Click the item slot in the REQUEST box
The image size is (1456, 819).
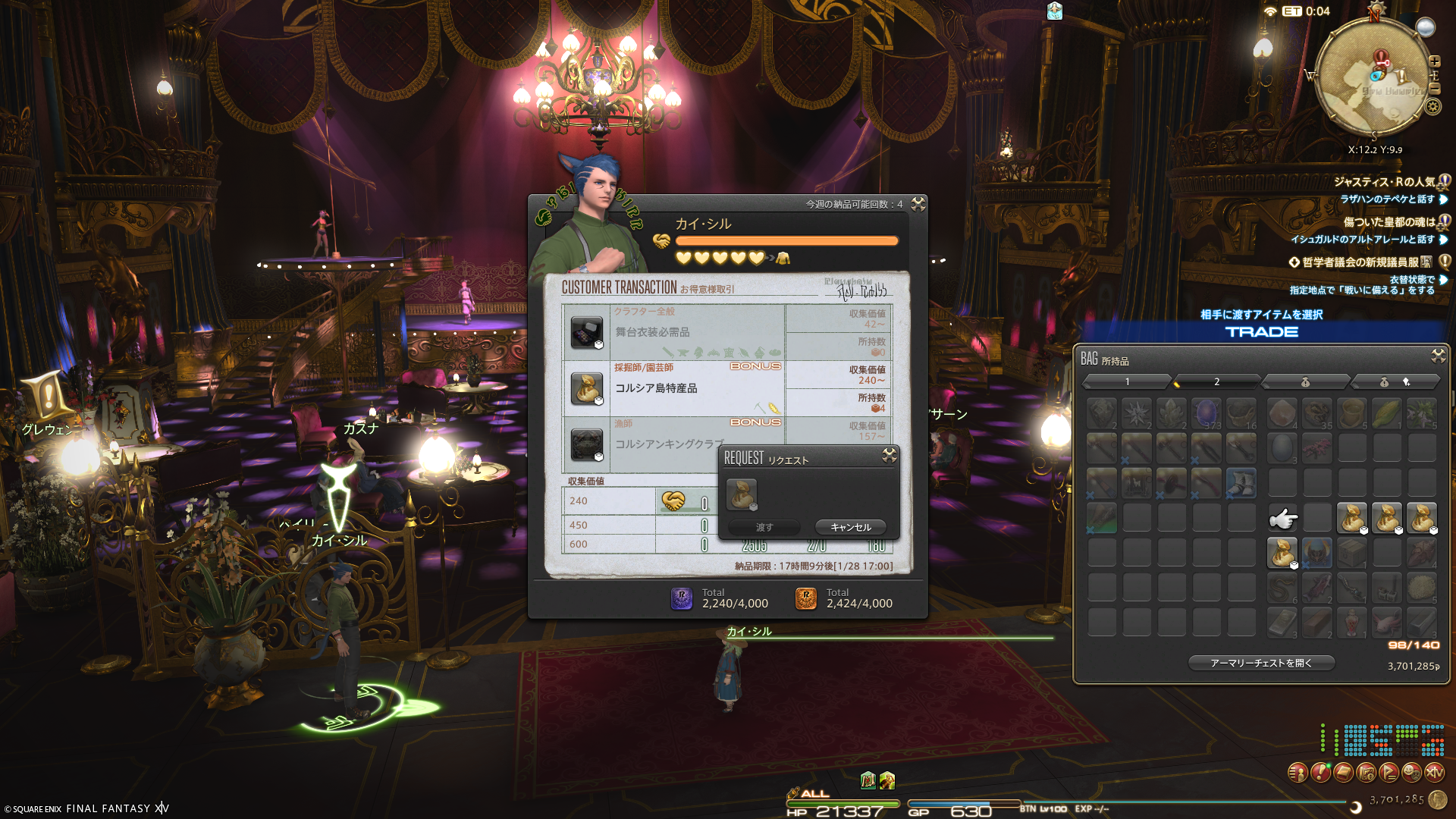click(742, 494)
